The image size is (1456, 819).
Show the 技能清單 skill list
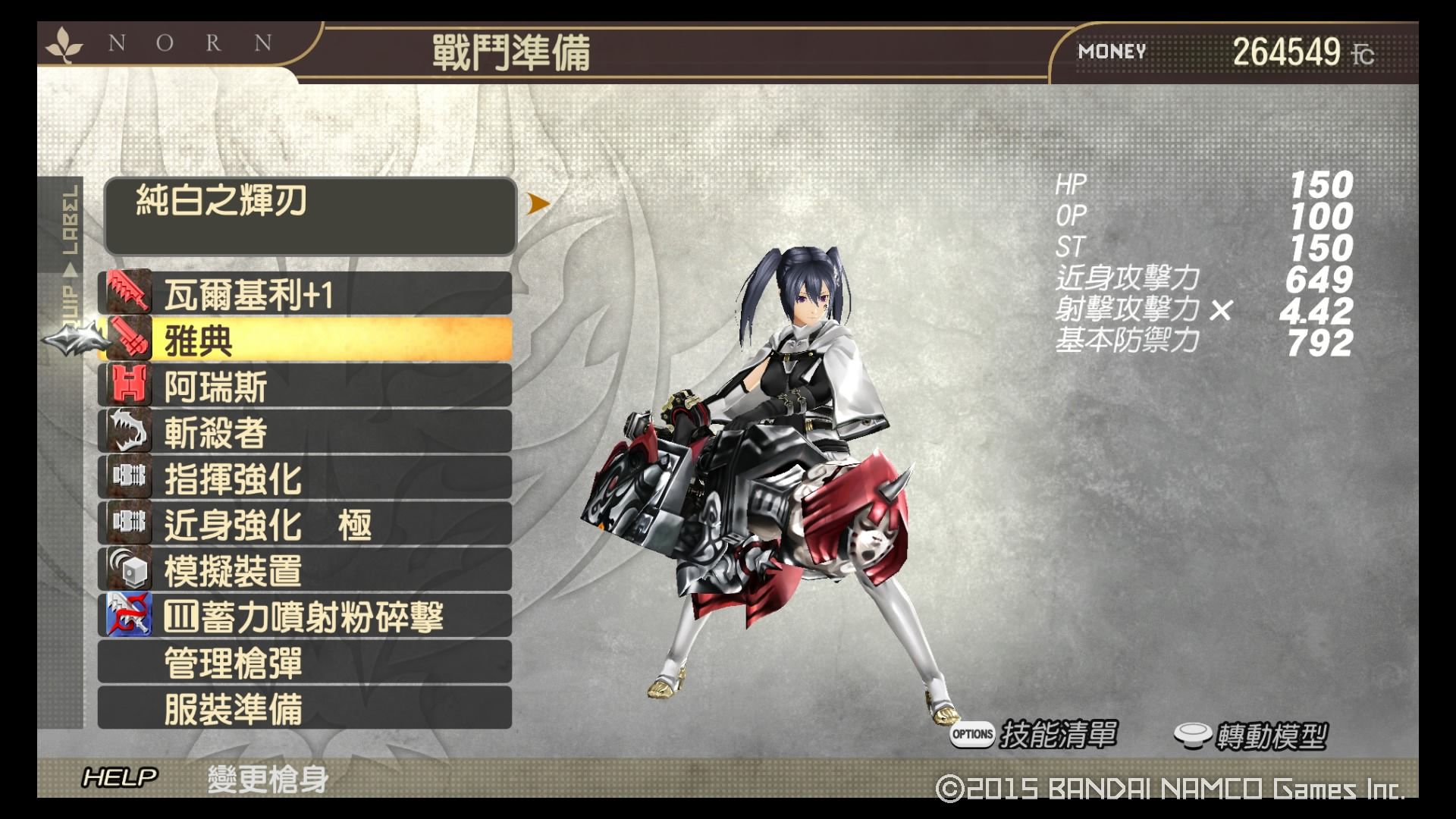point(1034,734)
